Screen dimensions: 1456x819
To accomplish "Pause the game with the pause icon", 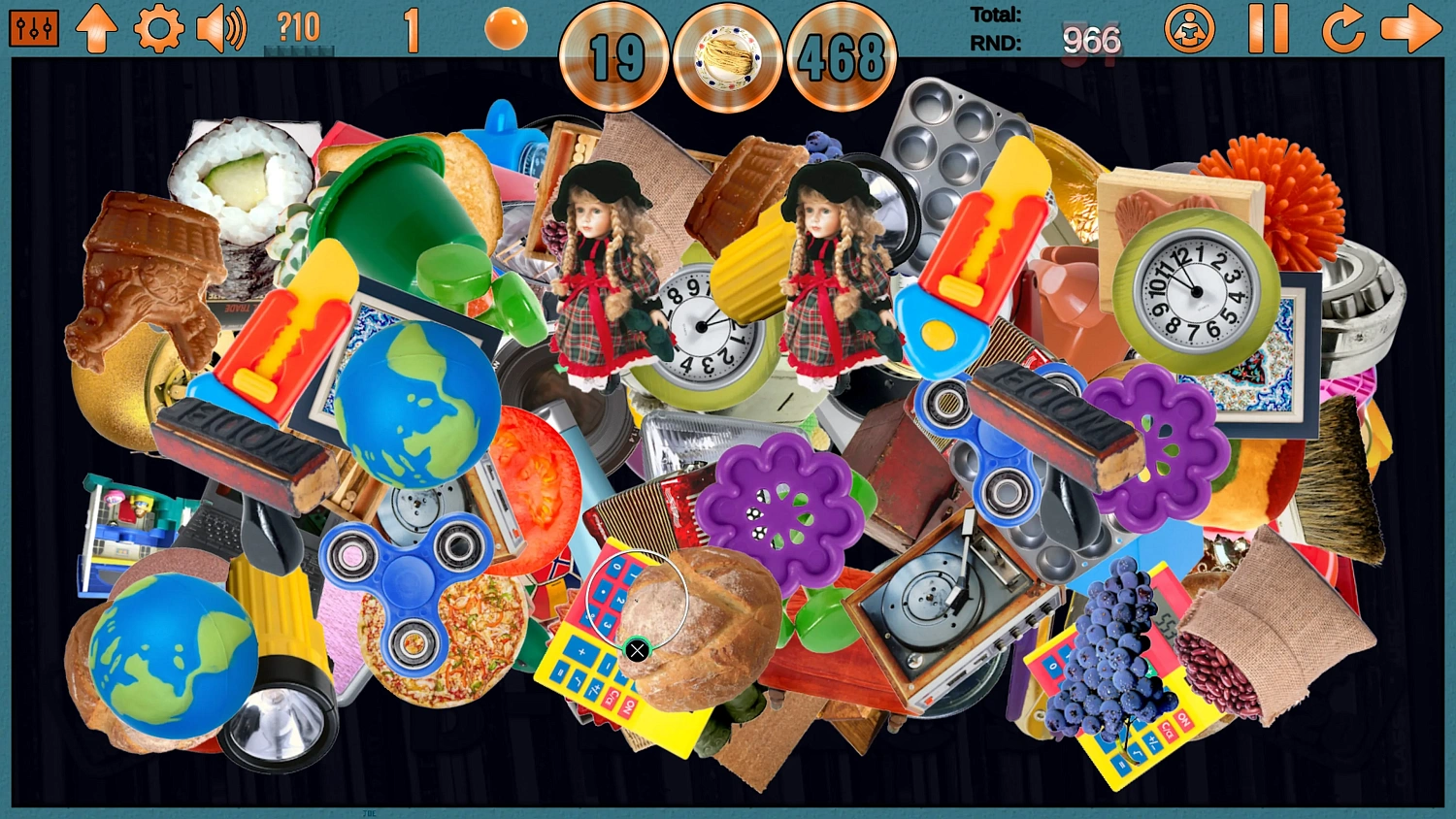I will click(x=1269, y=28).
